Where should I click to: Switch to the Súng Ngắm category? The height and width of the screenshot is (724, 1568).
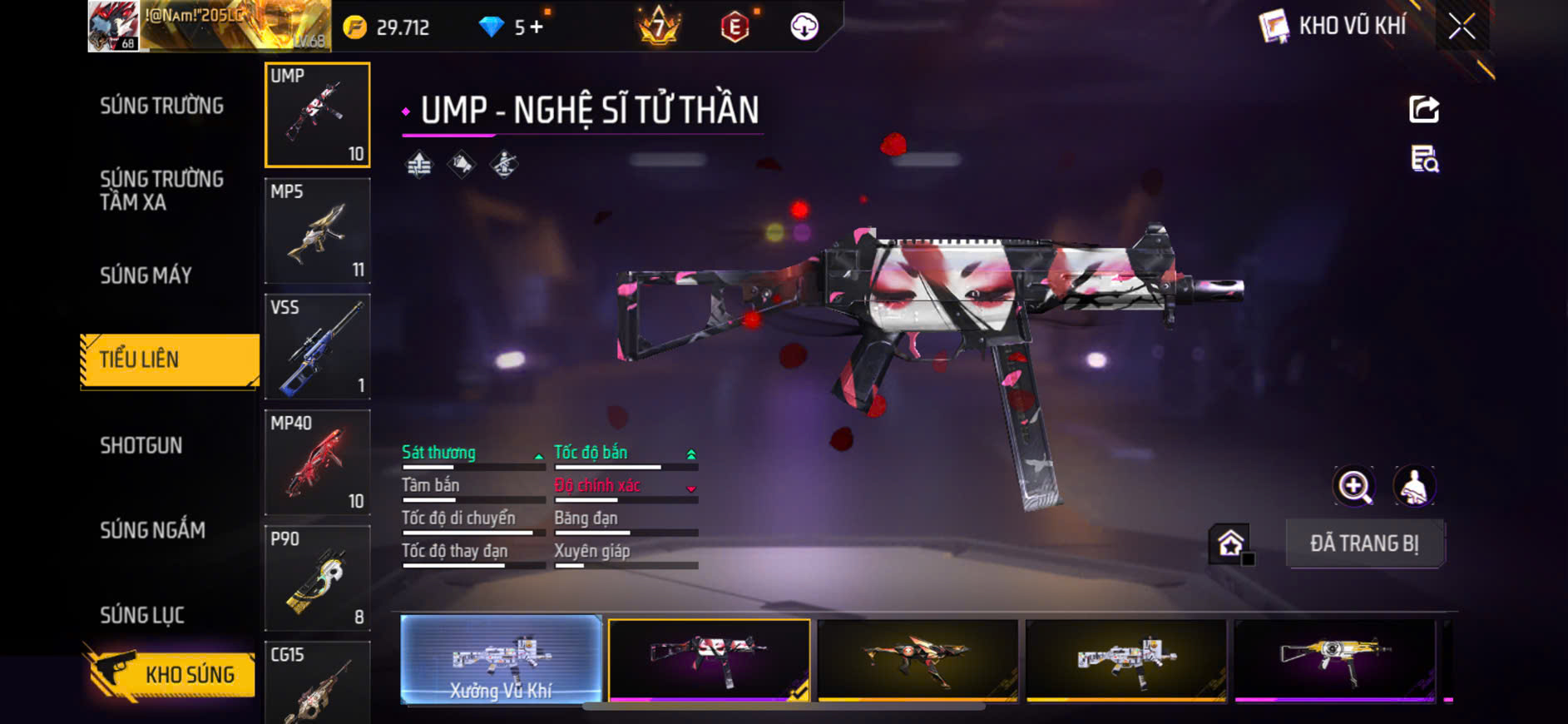click(x=152, y=530)
